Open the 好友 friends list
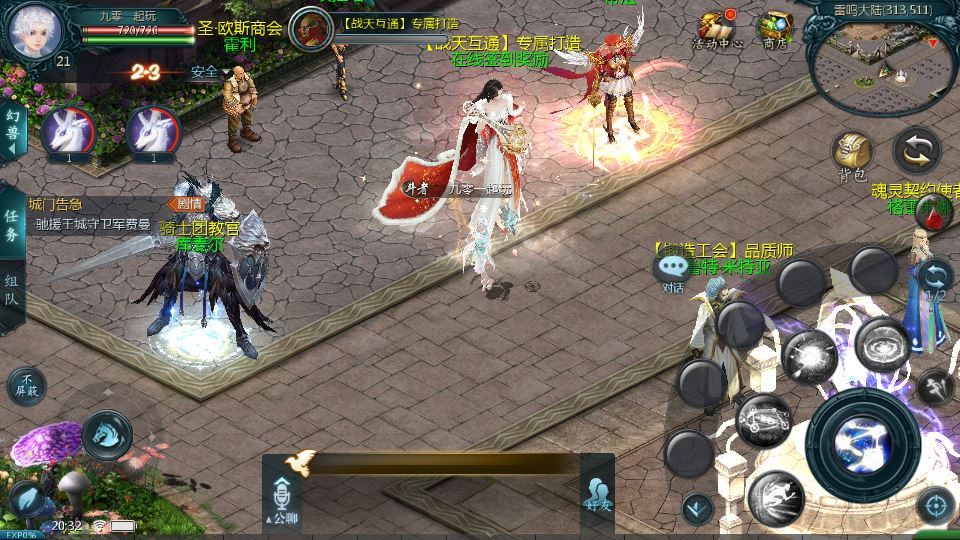The height and width of the screenshot is (540, 960). pos(598,496)
